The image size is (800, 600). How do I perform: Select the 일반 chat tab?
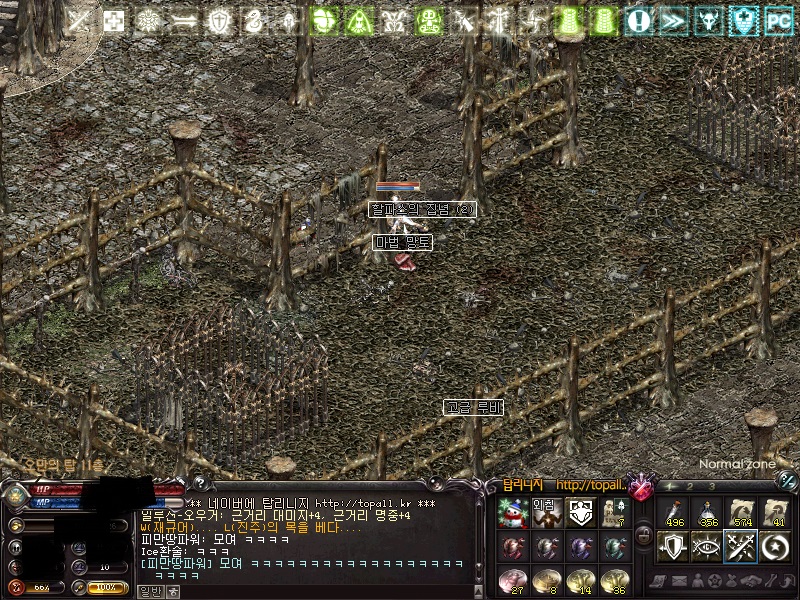pyautogui.click(x=148, y=591)
